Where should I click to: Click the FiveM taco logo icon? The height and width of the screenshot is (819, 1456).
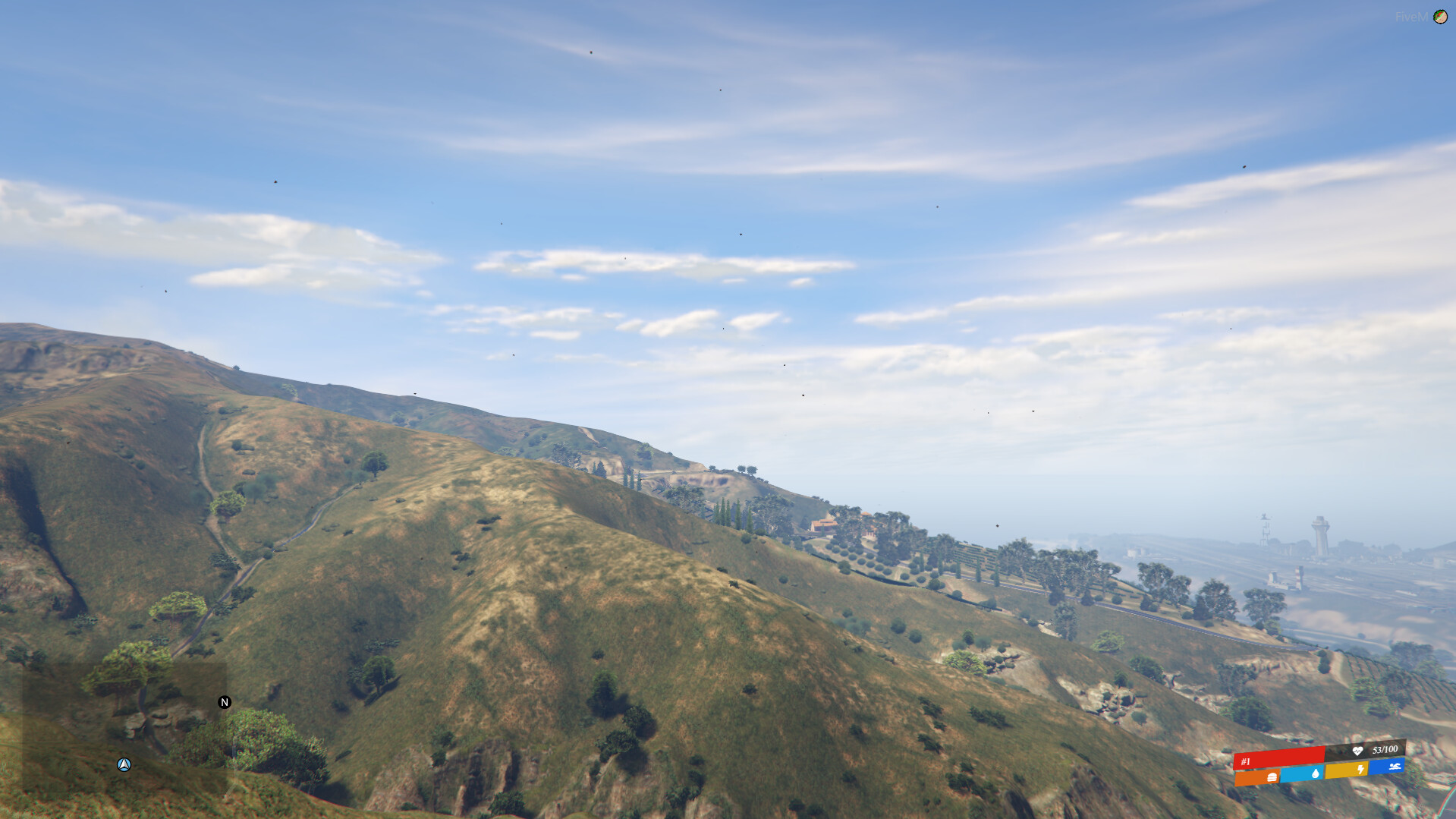tap(1440, 17)
